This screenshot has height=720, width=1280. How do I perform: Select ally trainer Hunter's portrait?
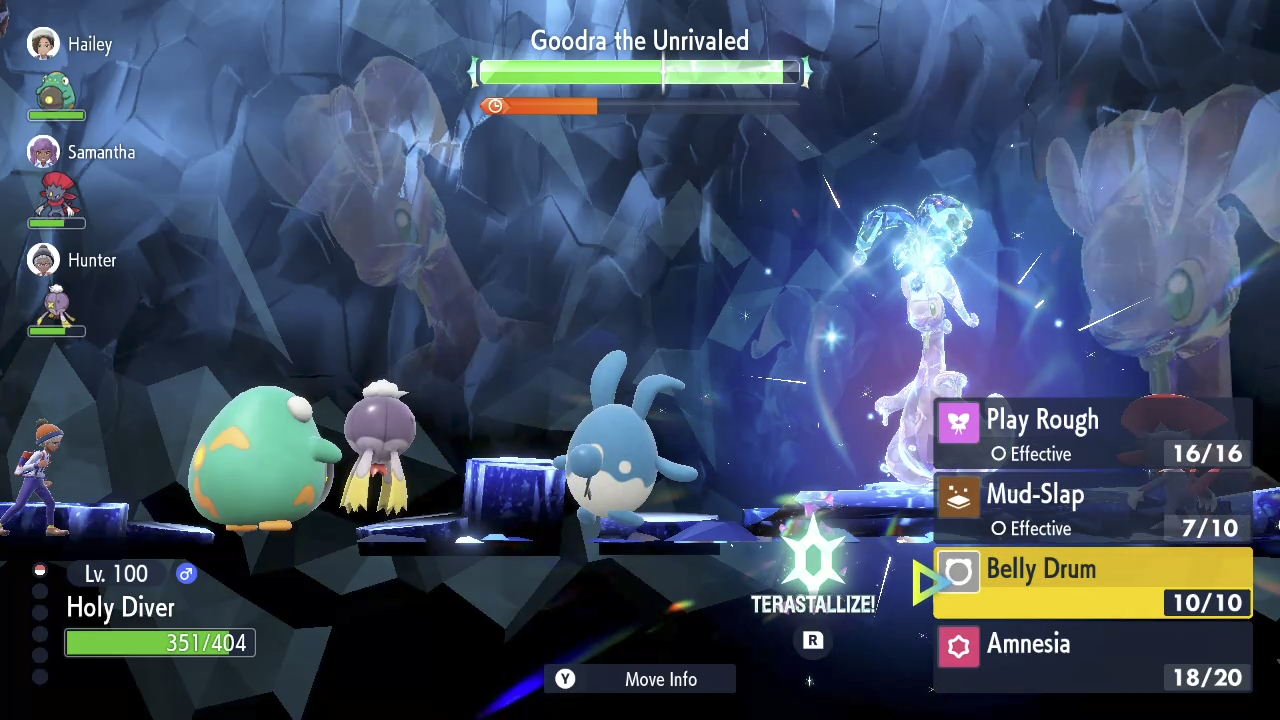(x=43, y=260)
